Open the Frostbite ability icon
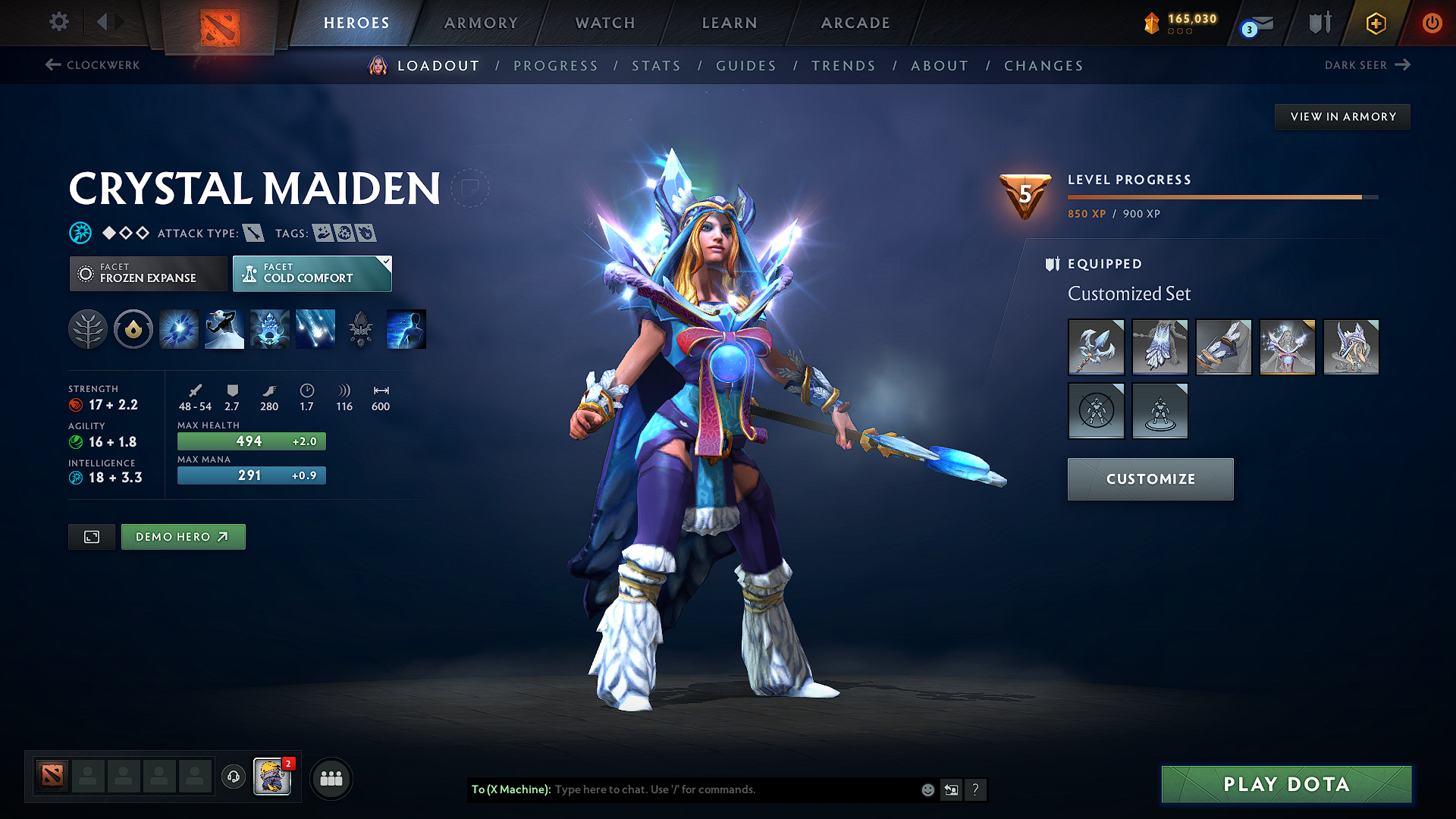Viewport: 1456px width, 819px height. tap(224, 328)
